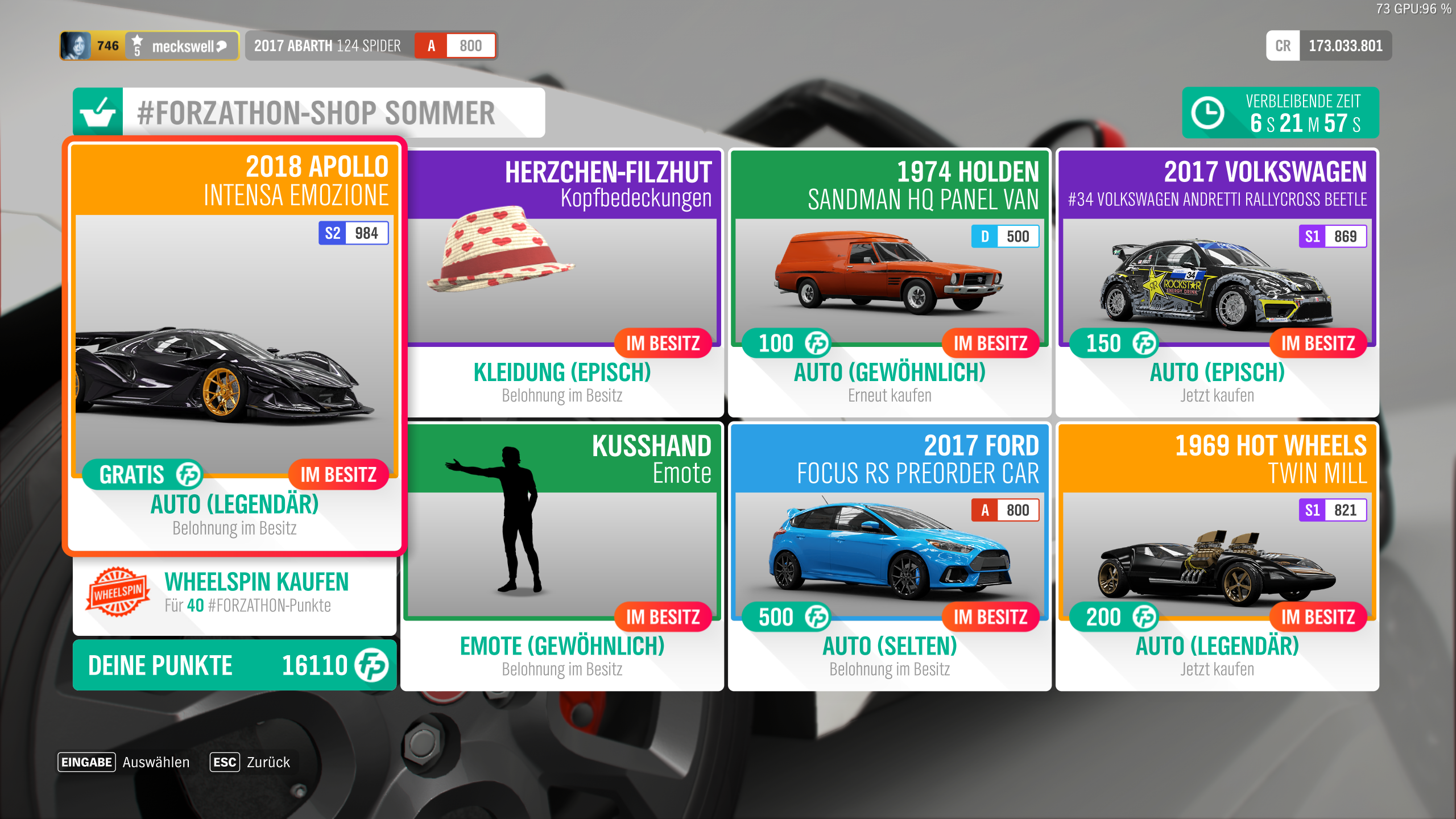The width and height of the screenshot is (1456, 819).
Task: Click the orange Wheelspin badge icon
Action: (x=117, y=592)
